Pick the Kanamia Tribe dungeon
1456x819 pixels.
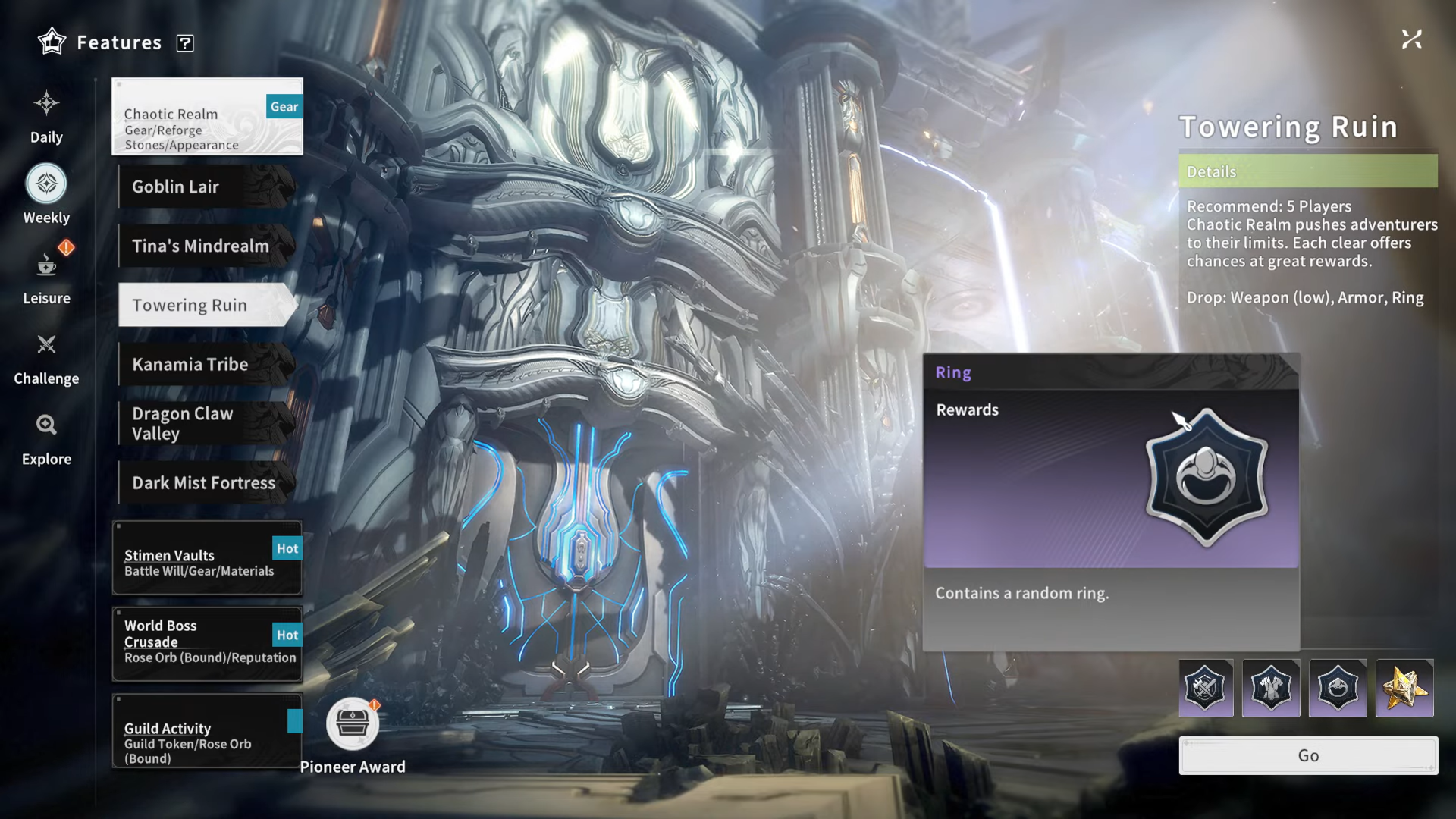[206, 364]
